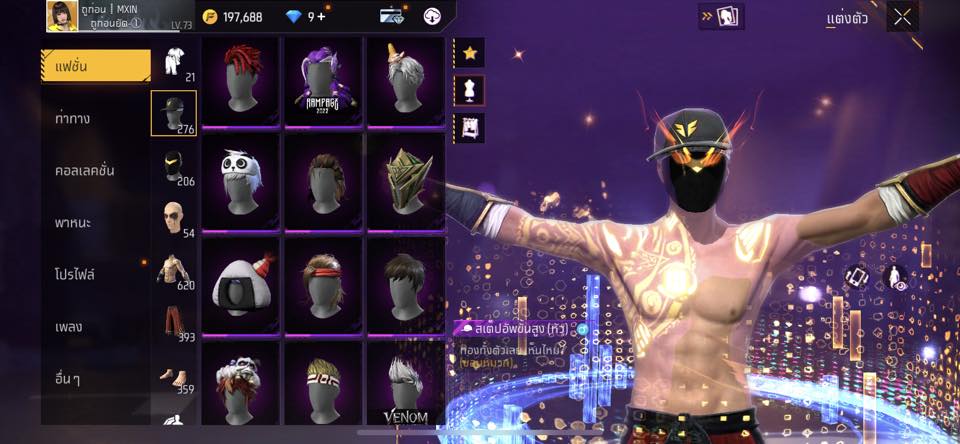
Task: Select the mask subcategory with 206 items
Action: pos(173,166)
